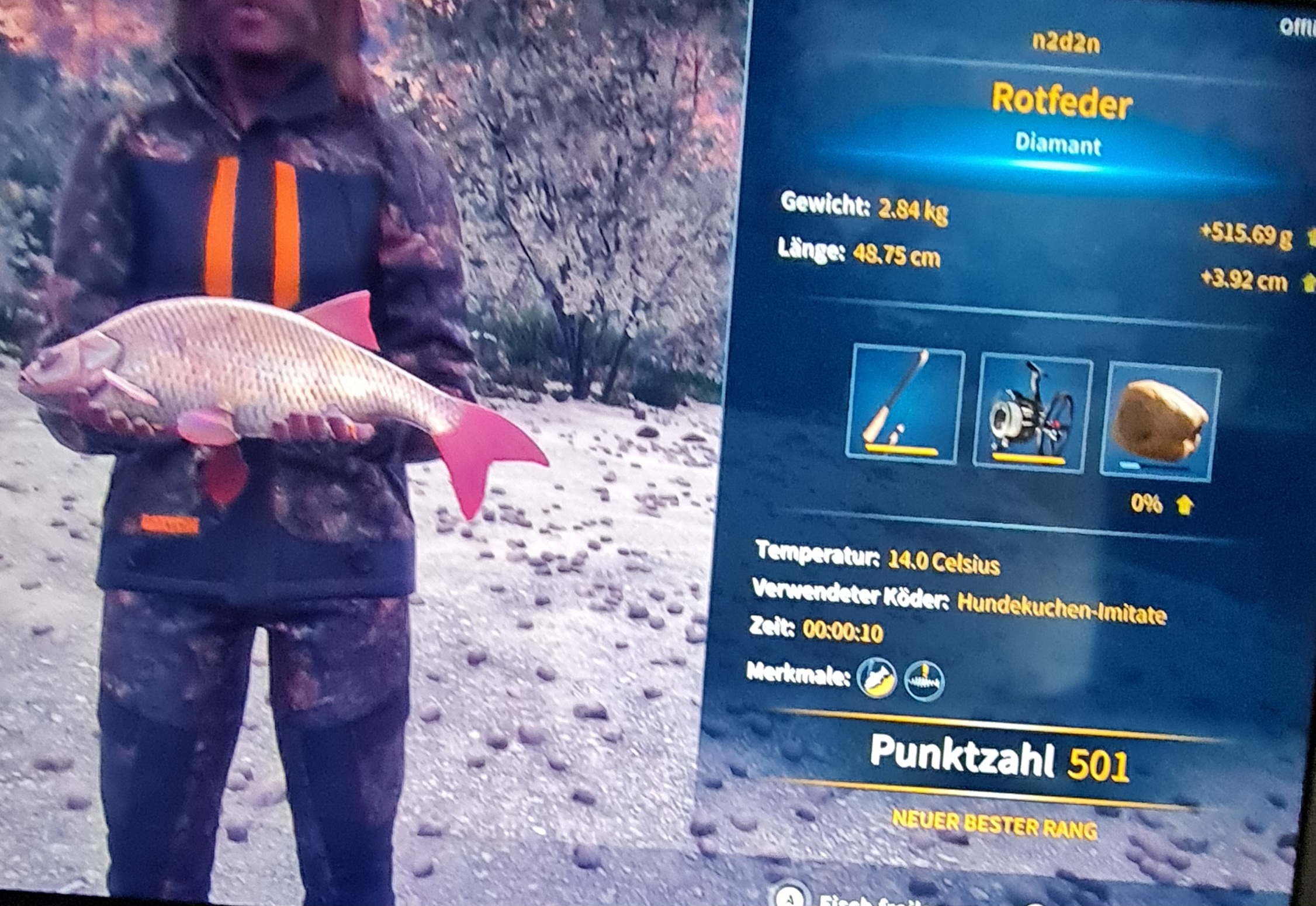Inspect the white-and-yellow fish trait icon
Image resolution: width=1316 pixels, height=906 pixels.
(x=877, y=678)
